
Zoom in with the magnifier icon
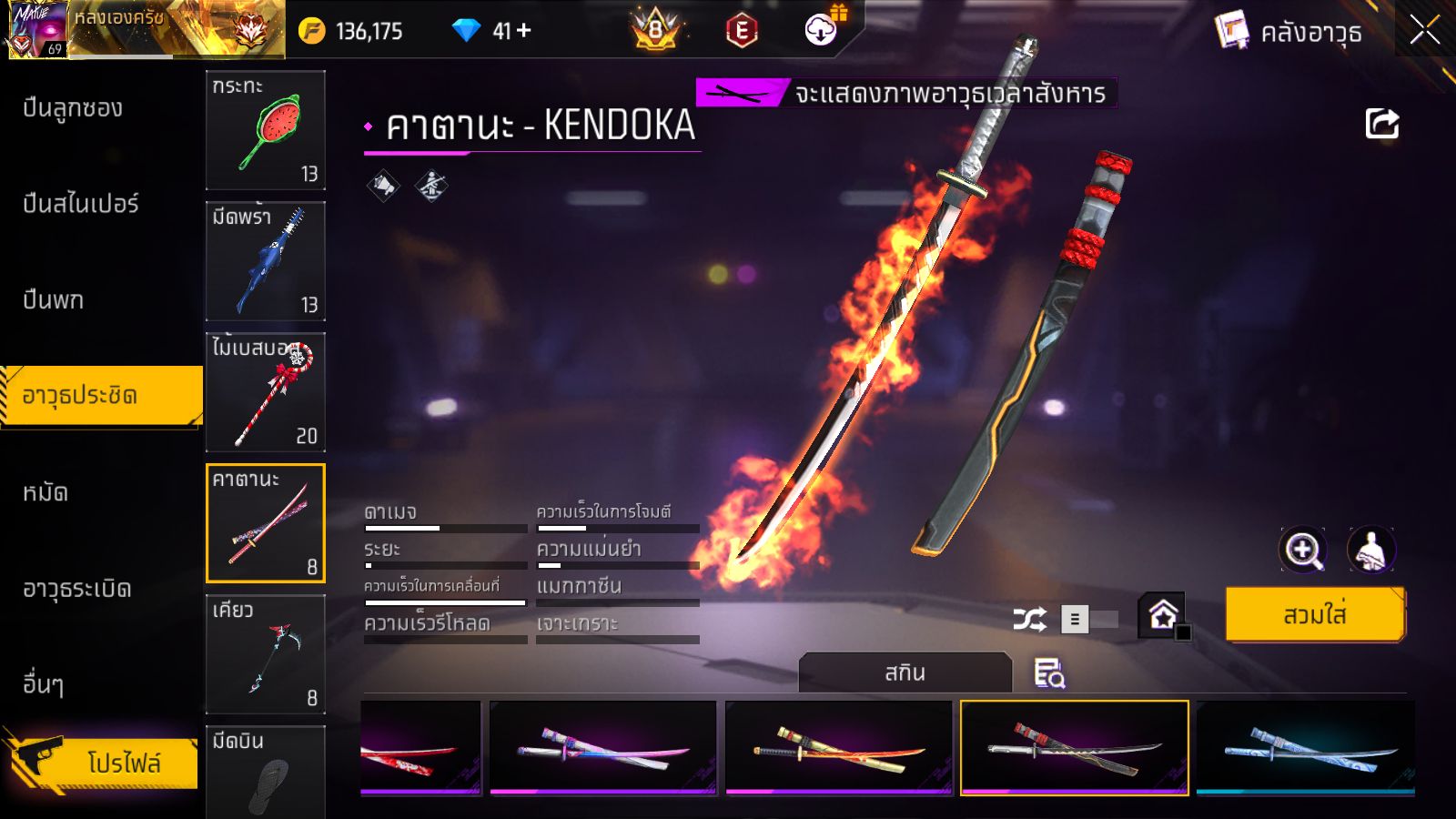point(1303,550)
